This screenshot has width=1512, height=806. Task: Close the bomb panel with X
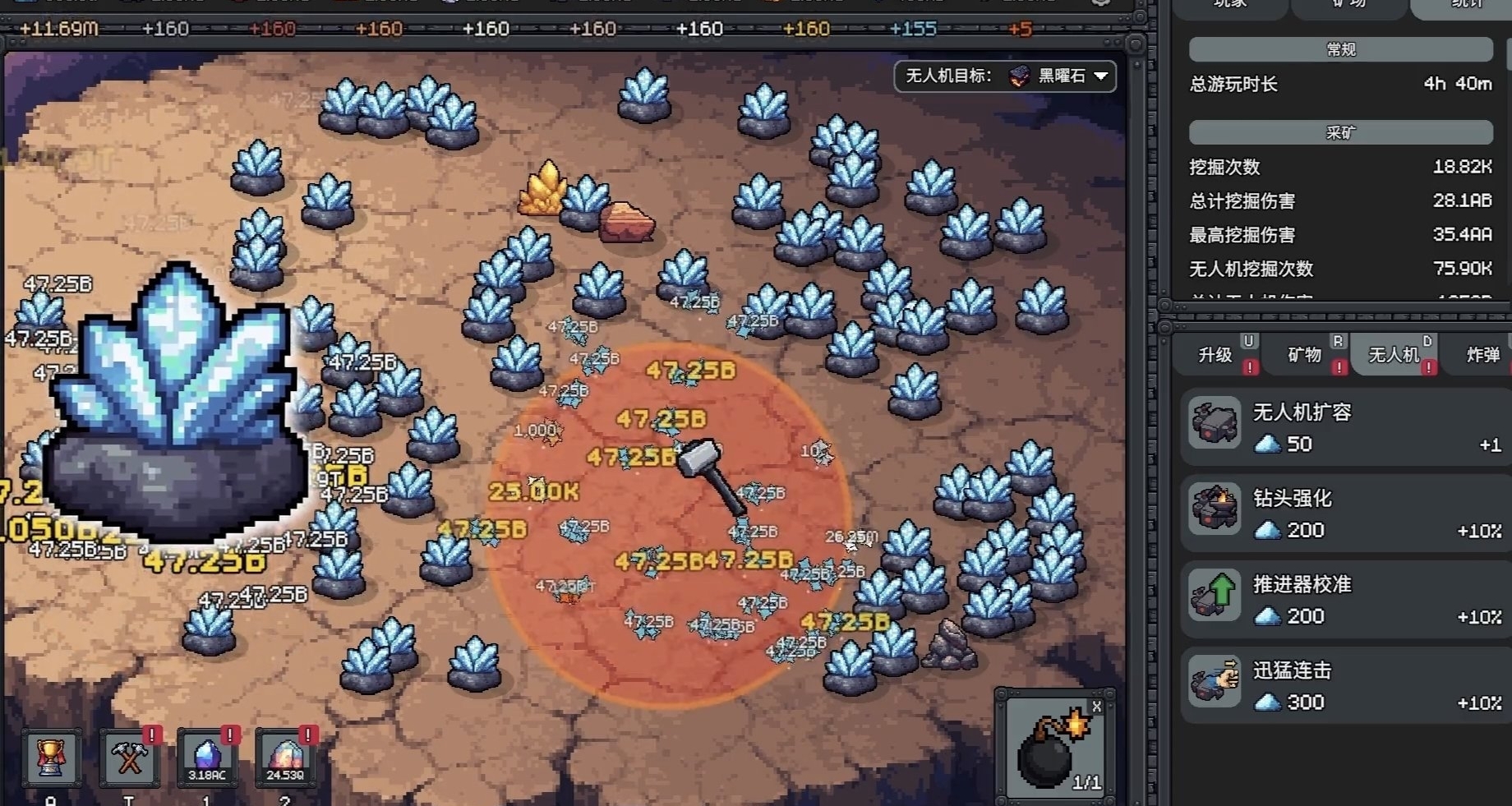pyautogui.click(x=1096, y=707)
